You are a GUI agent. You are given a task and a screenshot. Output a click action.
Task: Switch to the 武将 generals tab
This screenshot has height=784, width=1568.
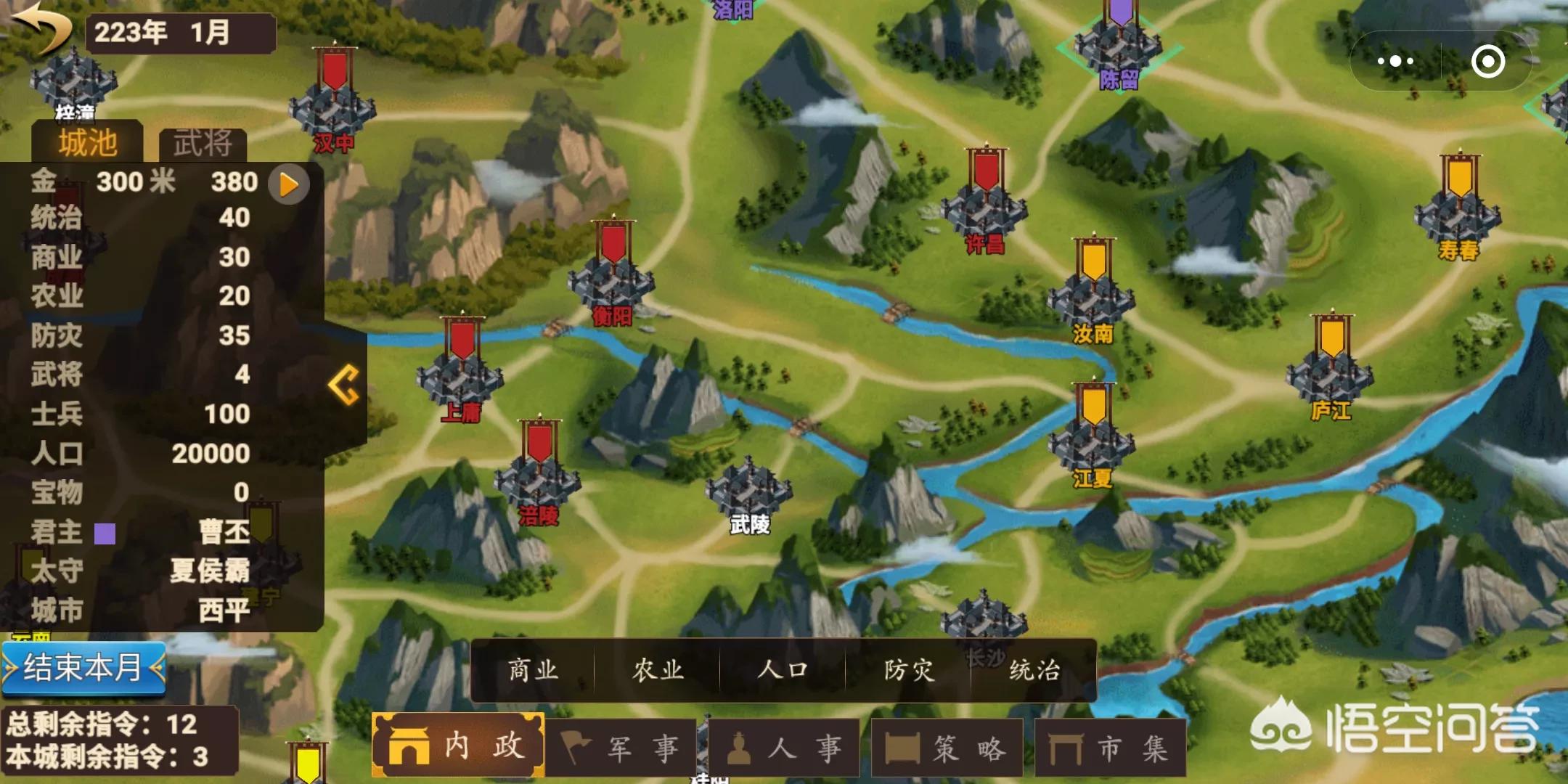203,143
